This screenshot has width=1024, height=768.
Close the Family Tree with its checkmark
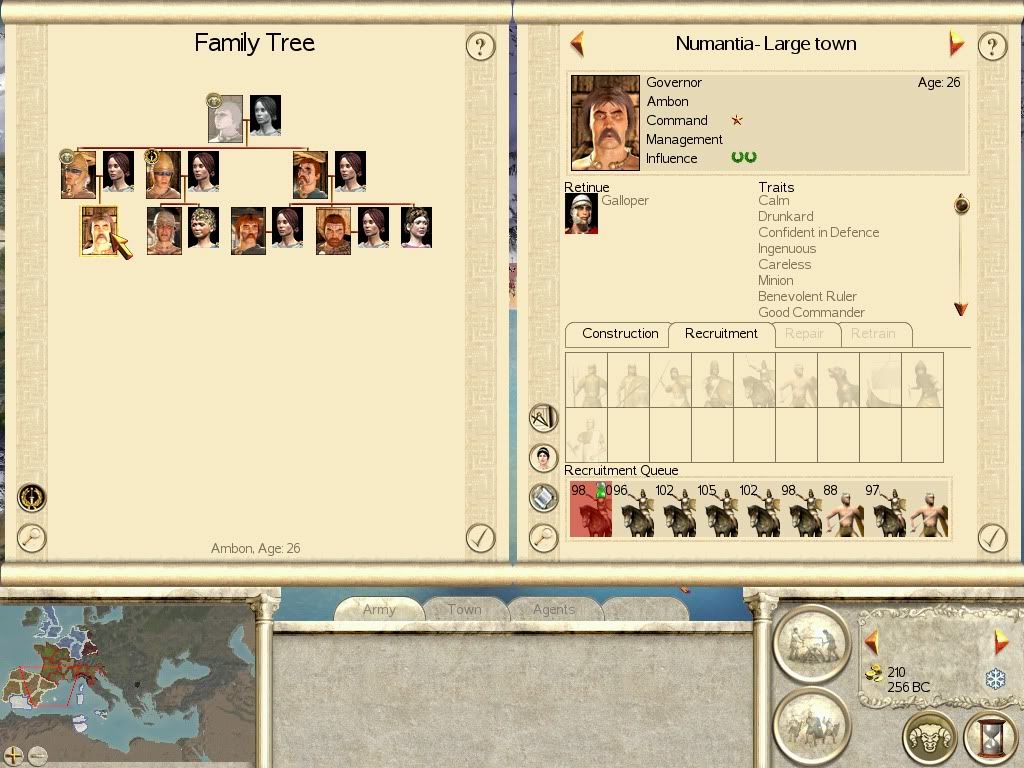click(x=481, y=538)
